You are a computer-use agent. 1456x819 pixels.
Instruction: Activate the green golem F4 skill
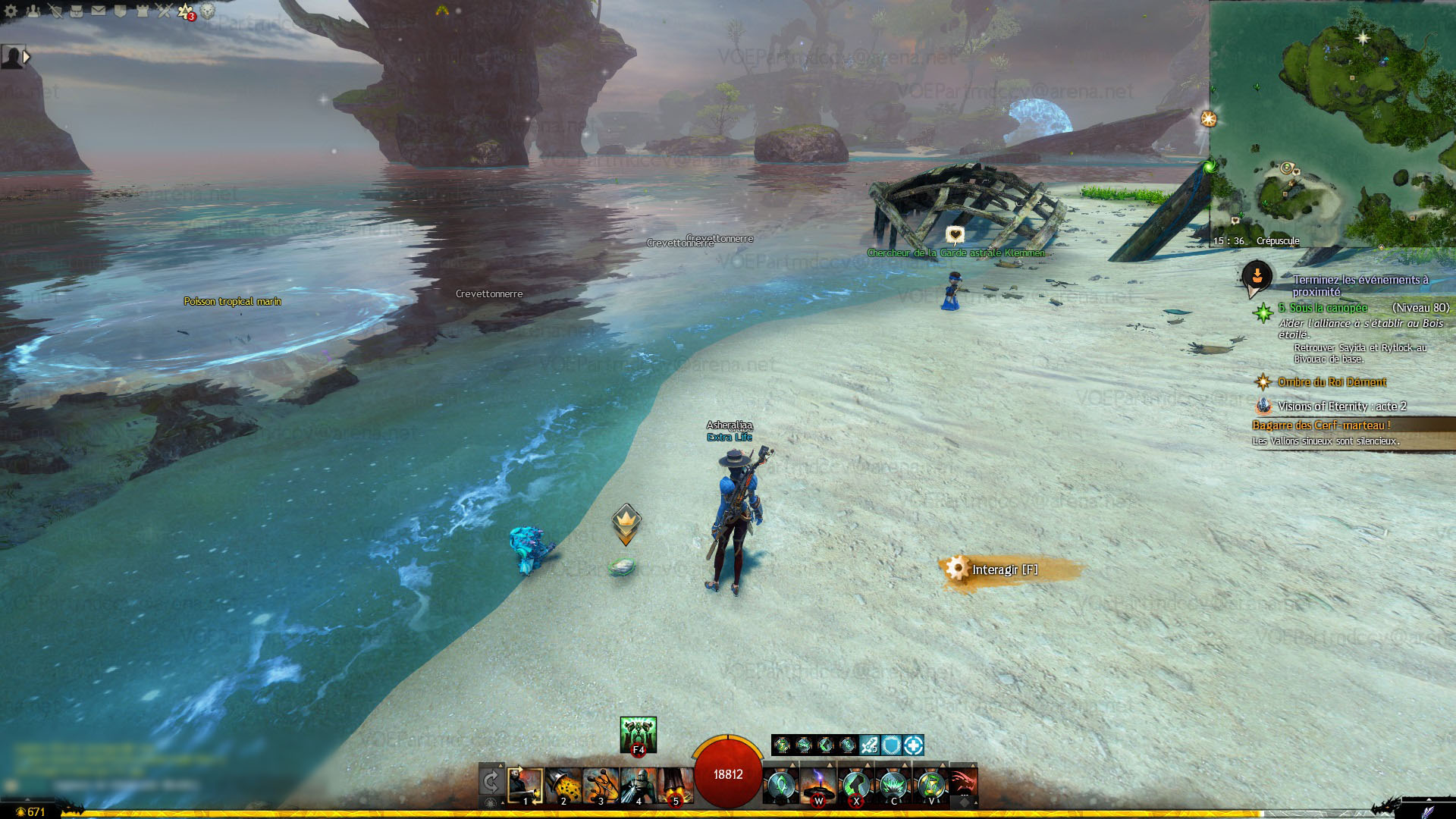tap(638, 734)
